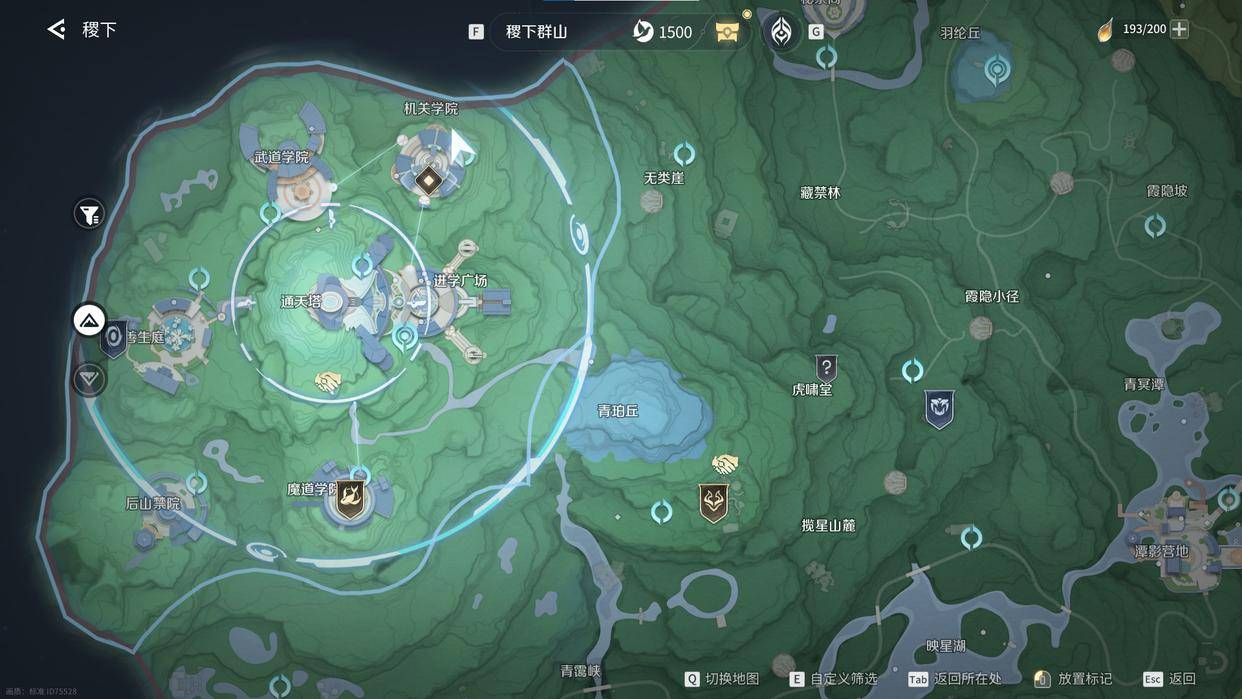Select the wolf shield marker near 揽星山麓
Viewport: 1242px width, 699px height.
point(714,503)
